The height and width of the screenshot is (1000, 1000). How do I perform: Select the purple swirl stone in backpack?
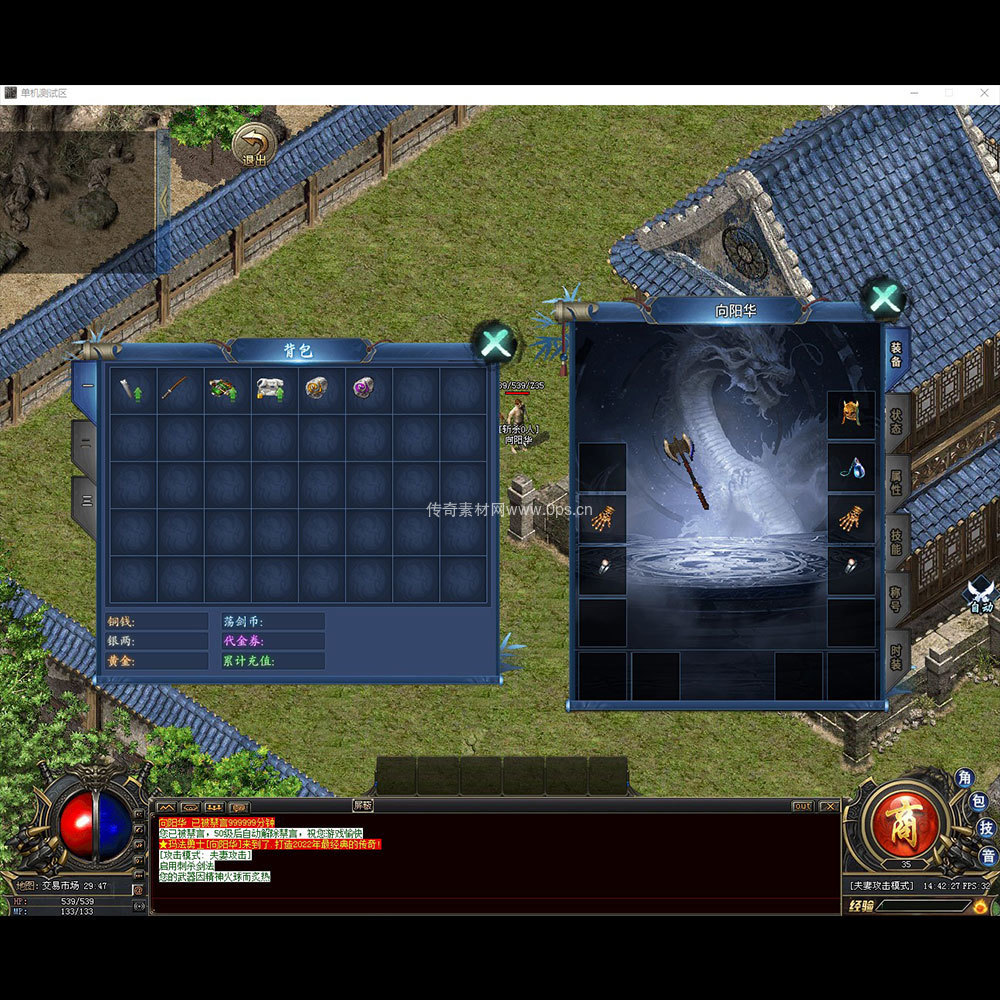click(x=363, y=388)
